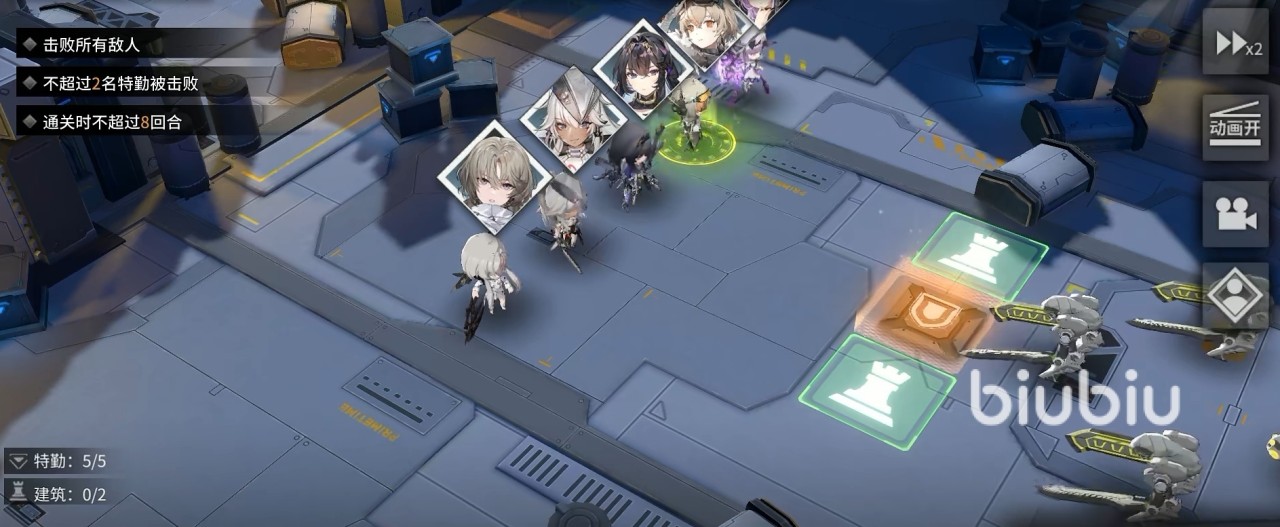The height and width of the screenshot is (527, 1280).
Task: Choose the upper green rook building tile
Action: point(980,252)
